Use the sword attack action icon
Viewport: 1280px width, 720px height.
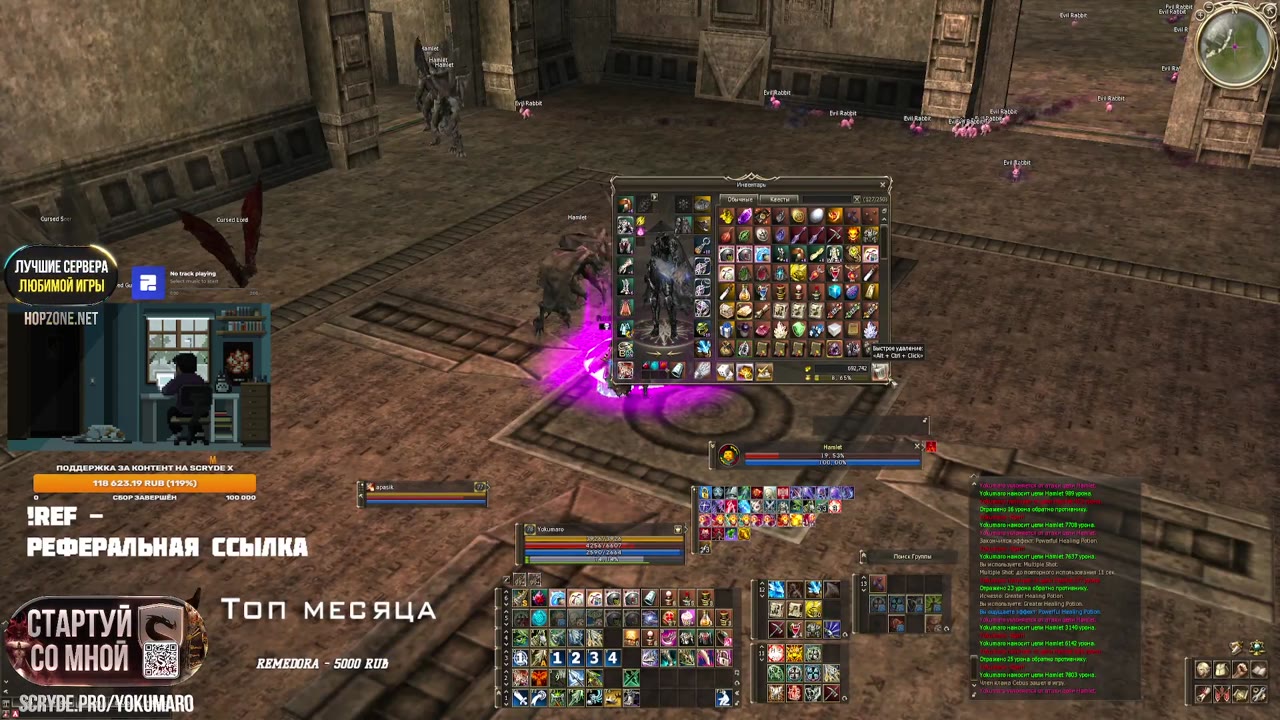coord(520,698)
